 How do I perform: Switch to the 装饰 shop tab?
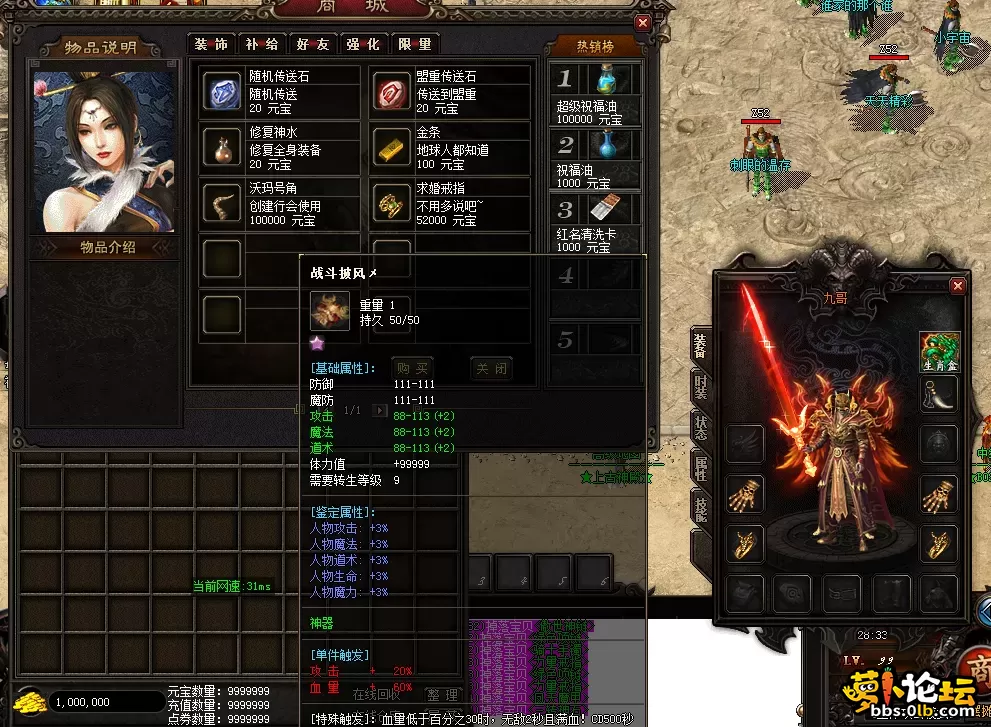coord(211,44)
